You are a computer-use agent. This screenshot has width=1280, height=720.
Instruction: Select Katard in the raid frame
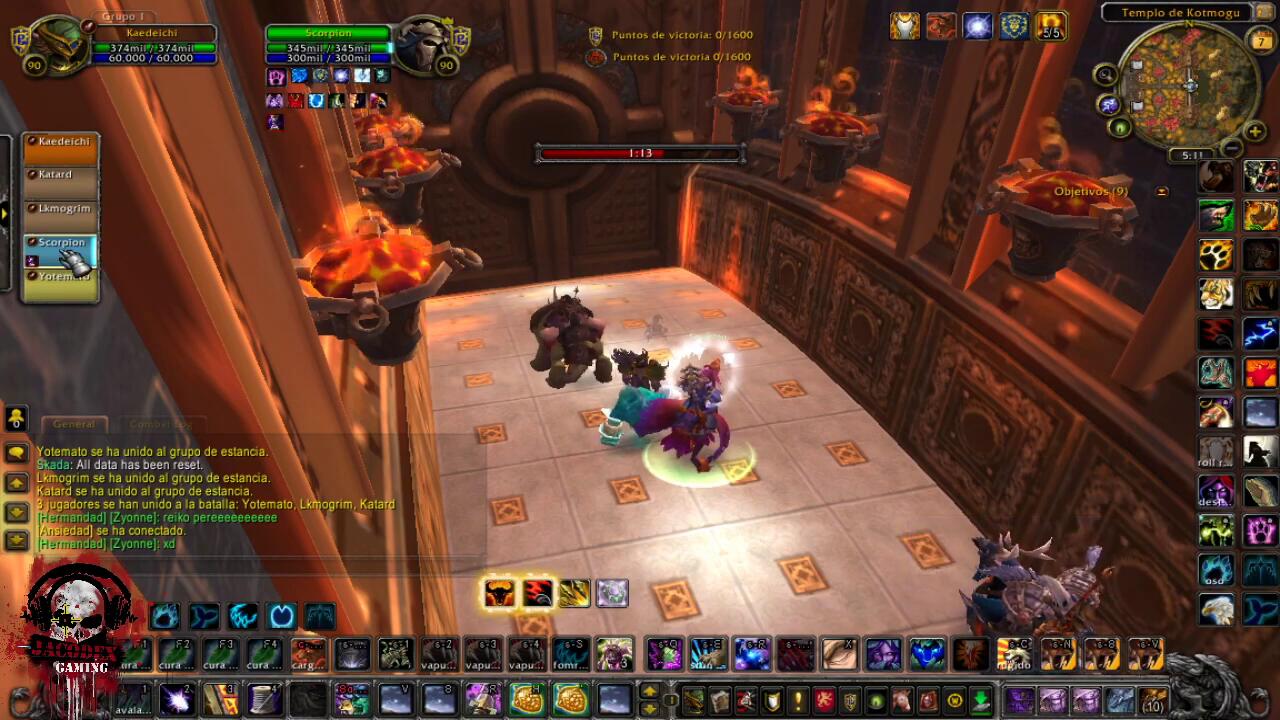coord(61,182)
